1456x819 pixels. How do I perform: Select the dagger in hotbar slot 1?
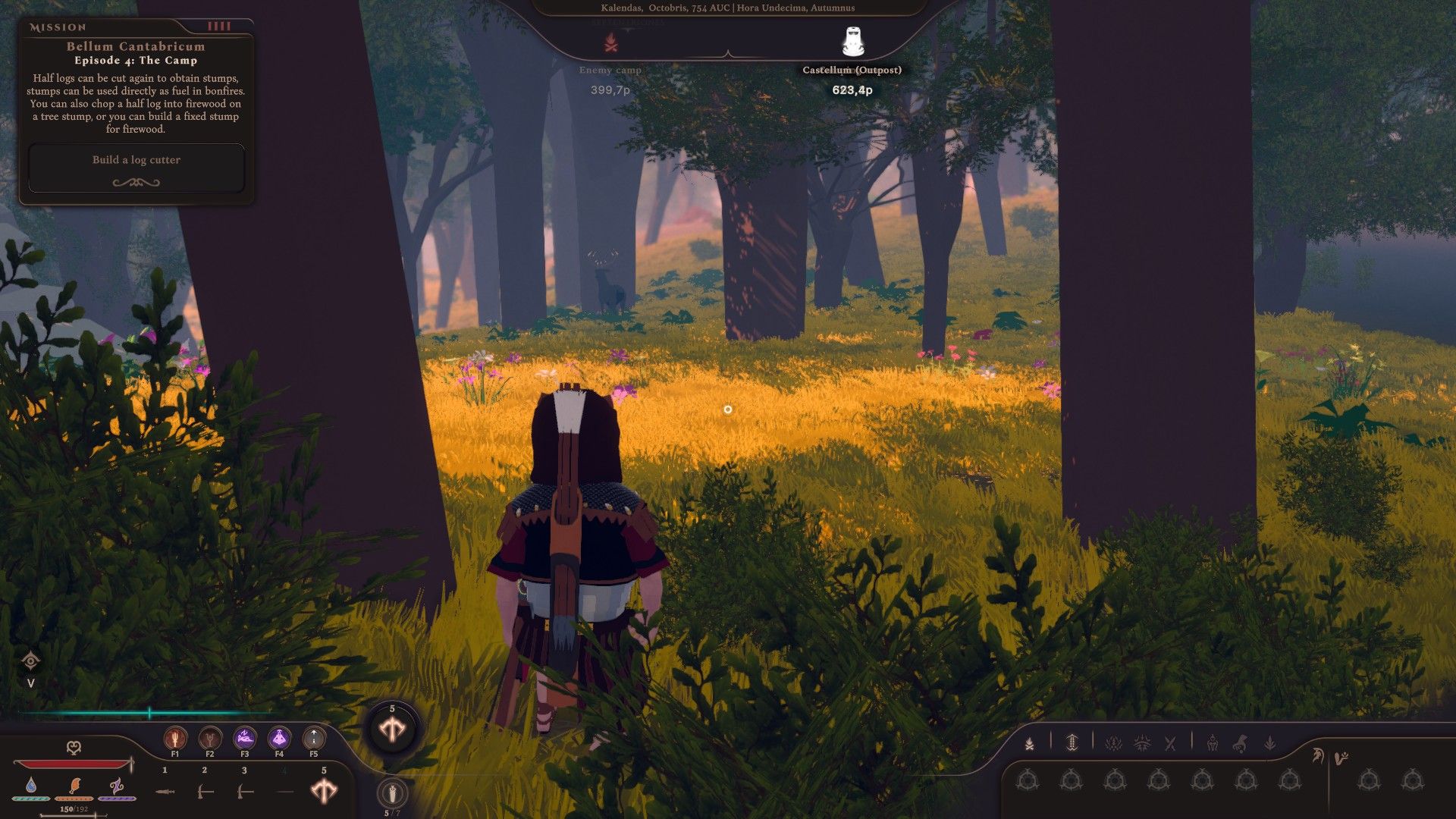[165, 792]
